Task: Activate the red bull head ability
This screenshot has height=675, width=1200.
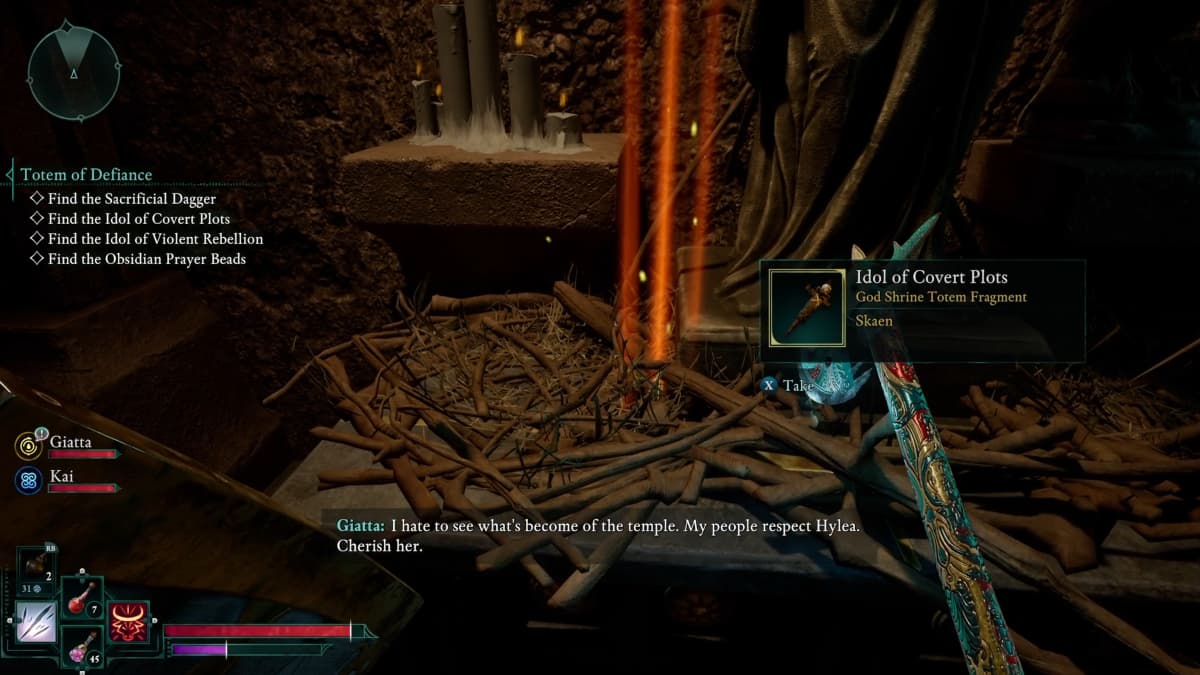Action: point(129,622)
